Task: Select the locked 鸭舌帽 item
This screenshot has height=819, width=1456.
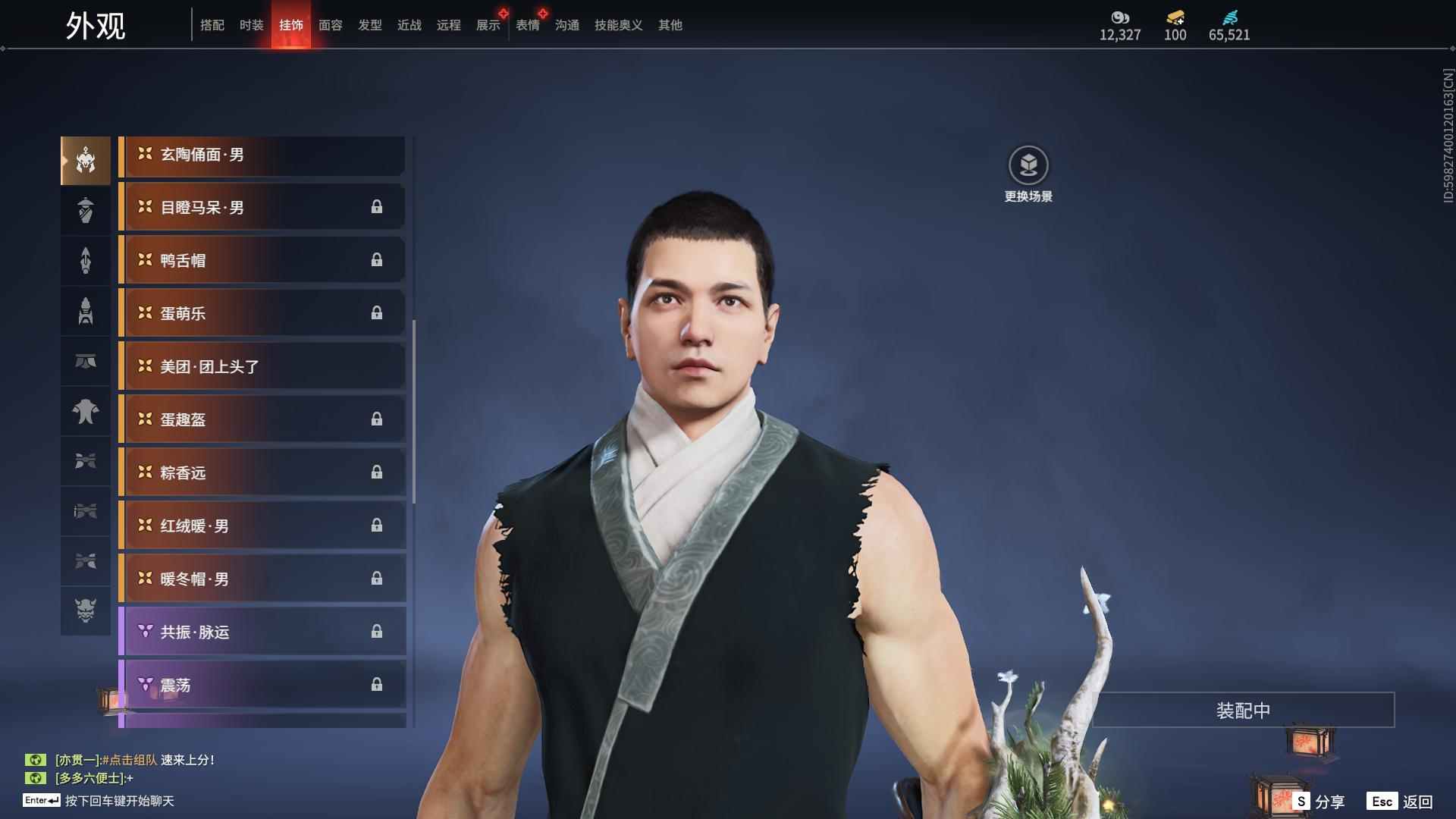Action: [262, 261]
